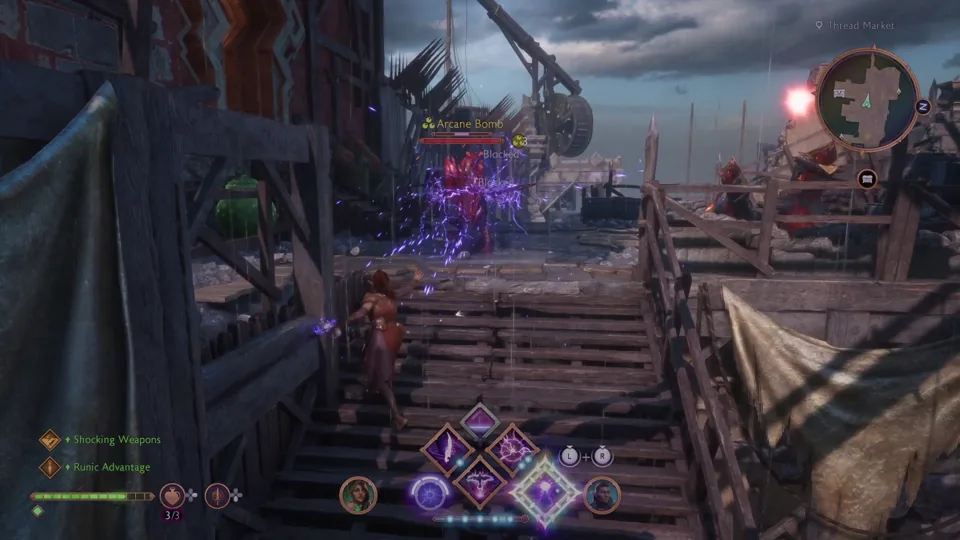Open the circular minimap
The height and width of the screenshot is (540, 960).
coord(867,99)
